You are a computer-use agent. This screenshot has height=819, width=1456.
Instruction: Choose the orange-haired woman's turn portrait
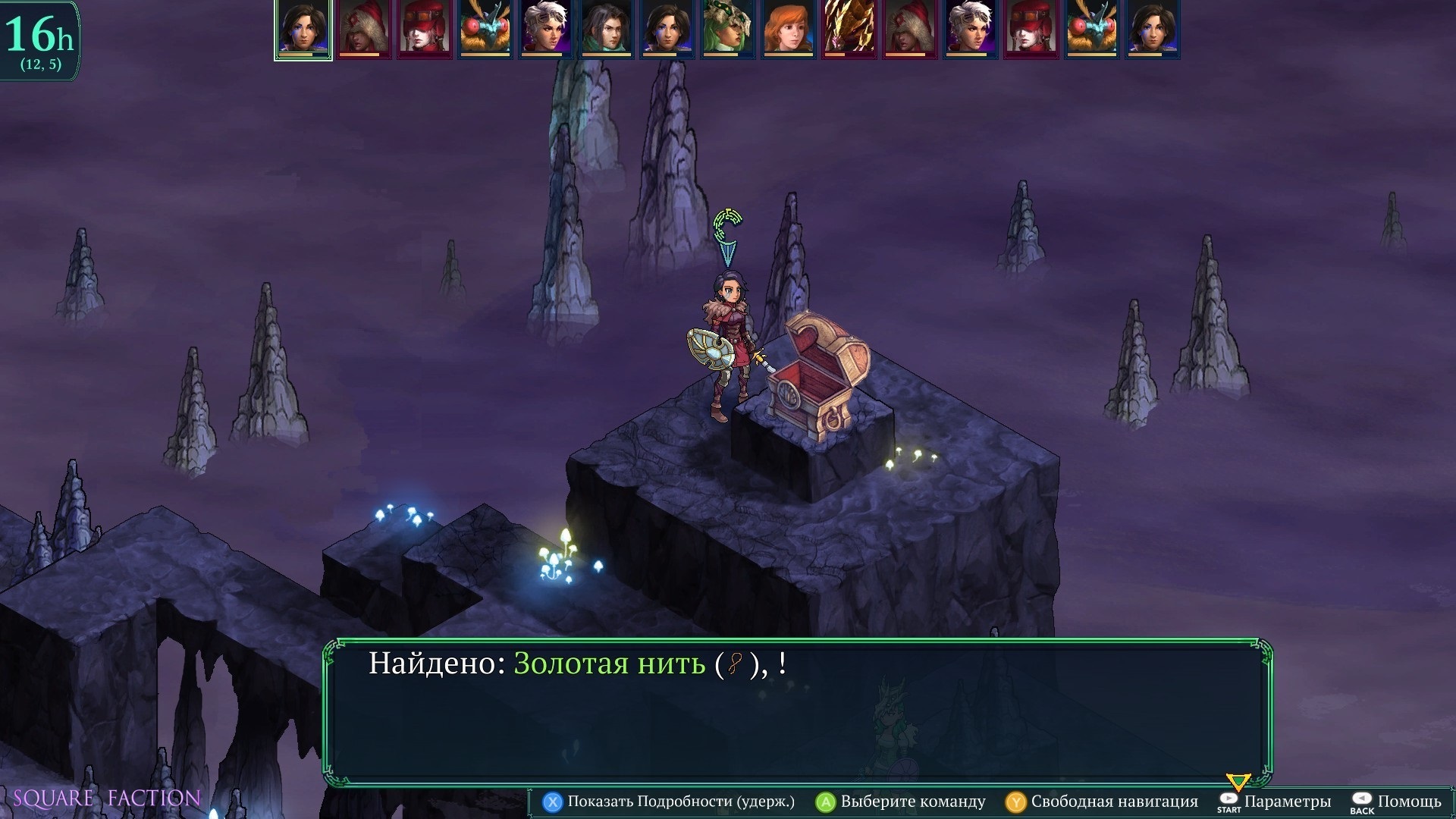tap(788, 30)
